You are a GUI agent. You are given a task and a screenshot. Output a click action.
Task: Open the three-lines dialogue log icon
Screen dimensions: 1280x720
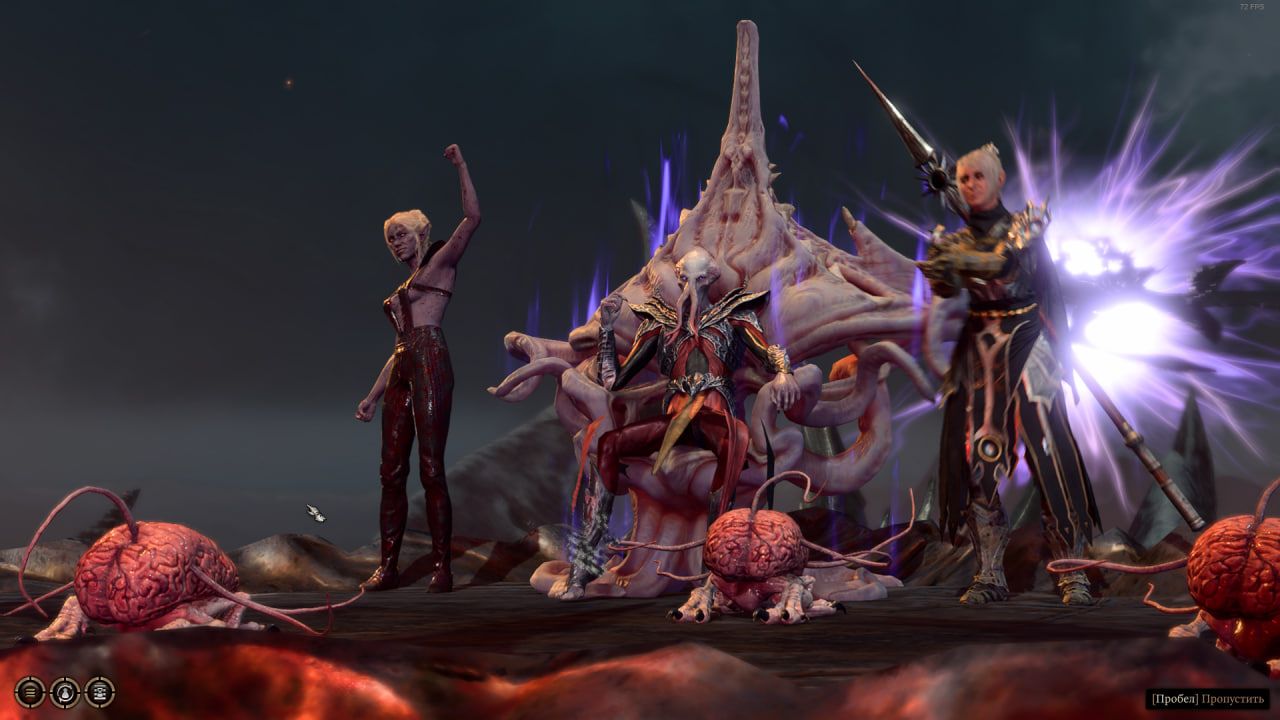[x=30, y=691]
